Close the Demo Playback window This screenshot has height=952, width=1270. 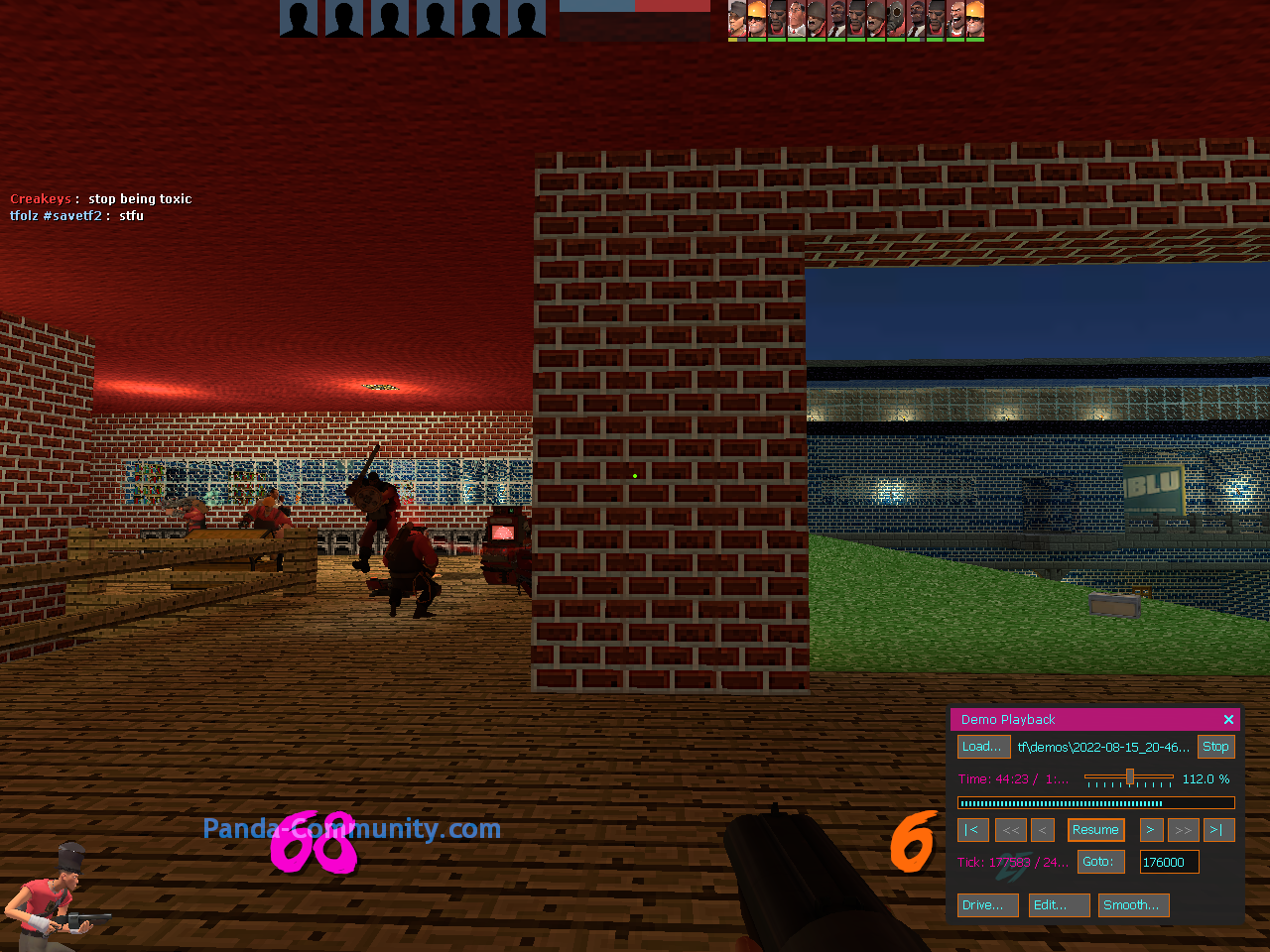[1228, 720]
